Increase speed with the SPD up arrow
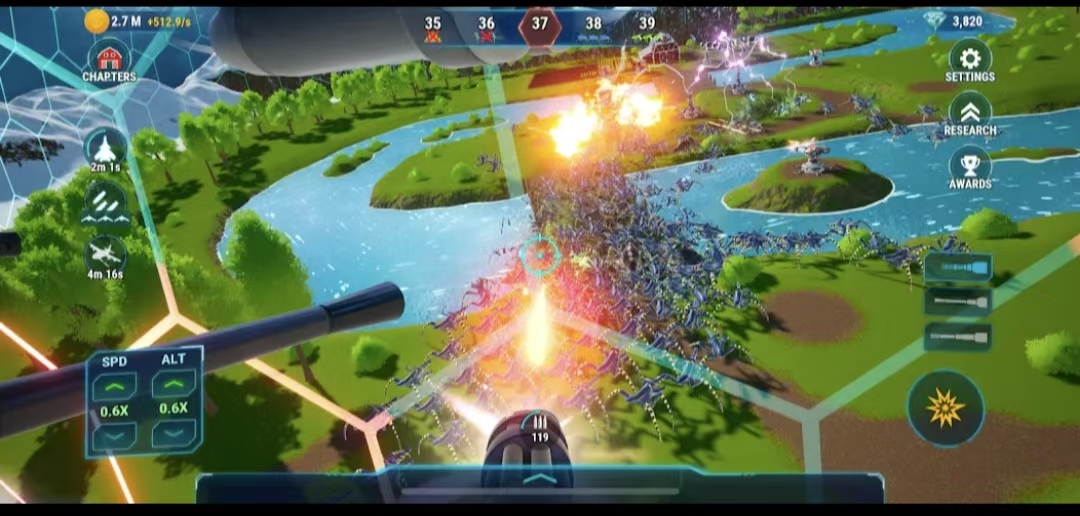This screenshot has width=1080, height=516. coord(114,387)
